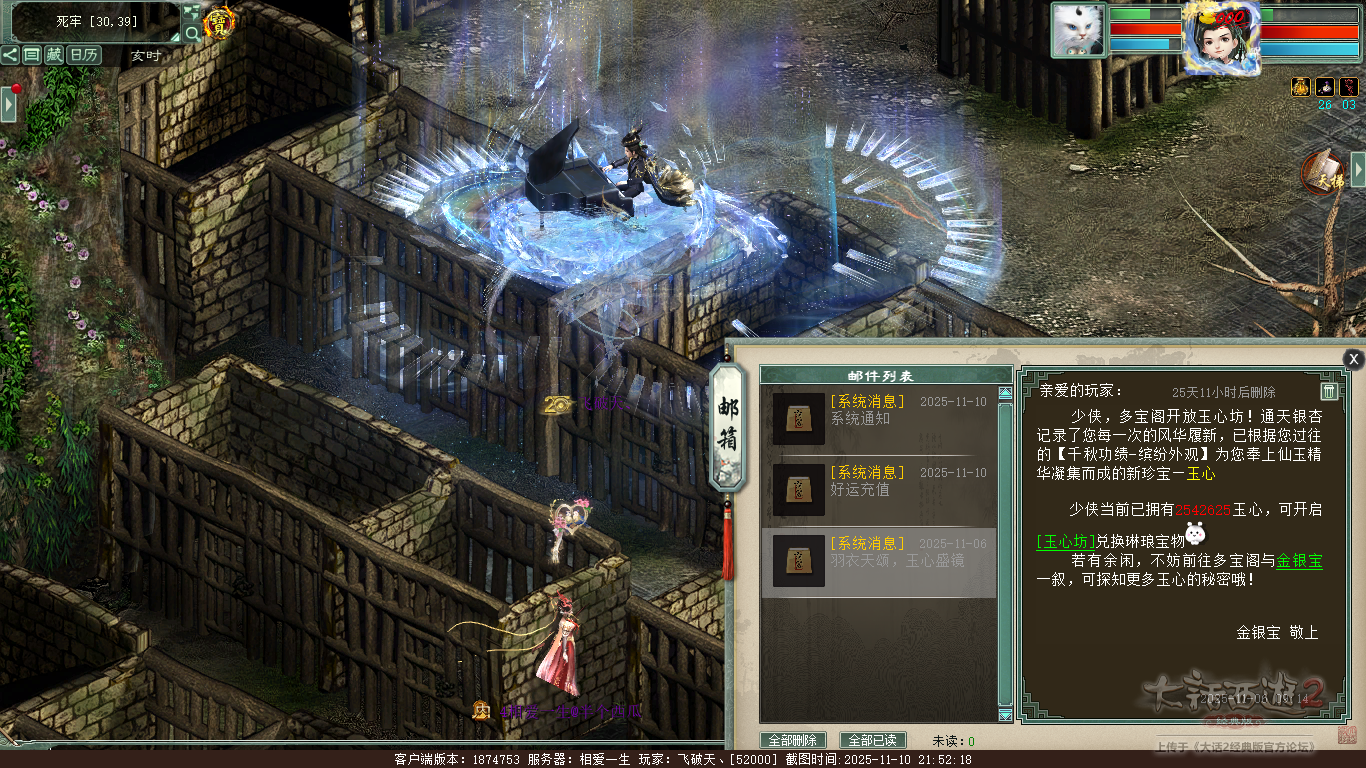
Task: Select the white cat pet portrait
Action: tap(1078, 30)
